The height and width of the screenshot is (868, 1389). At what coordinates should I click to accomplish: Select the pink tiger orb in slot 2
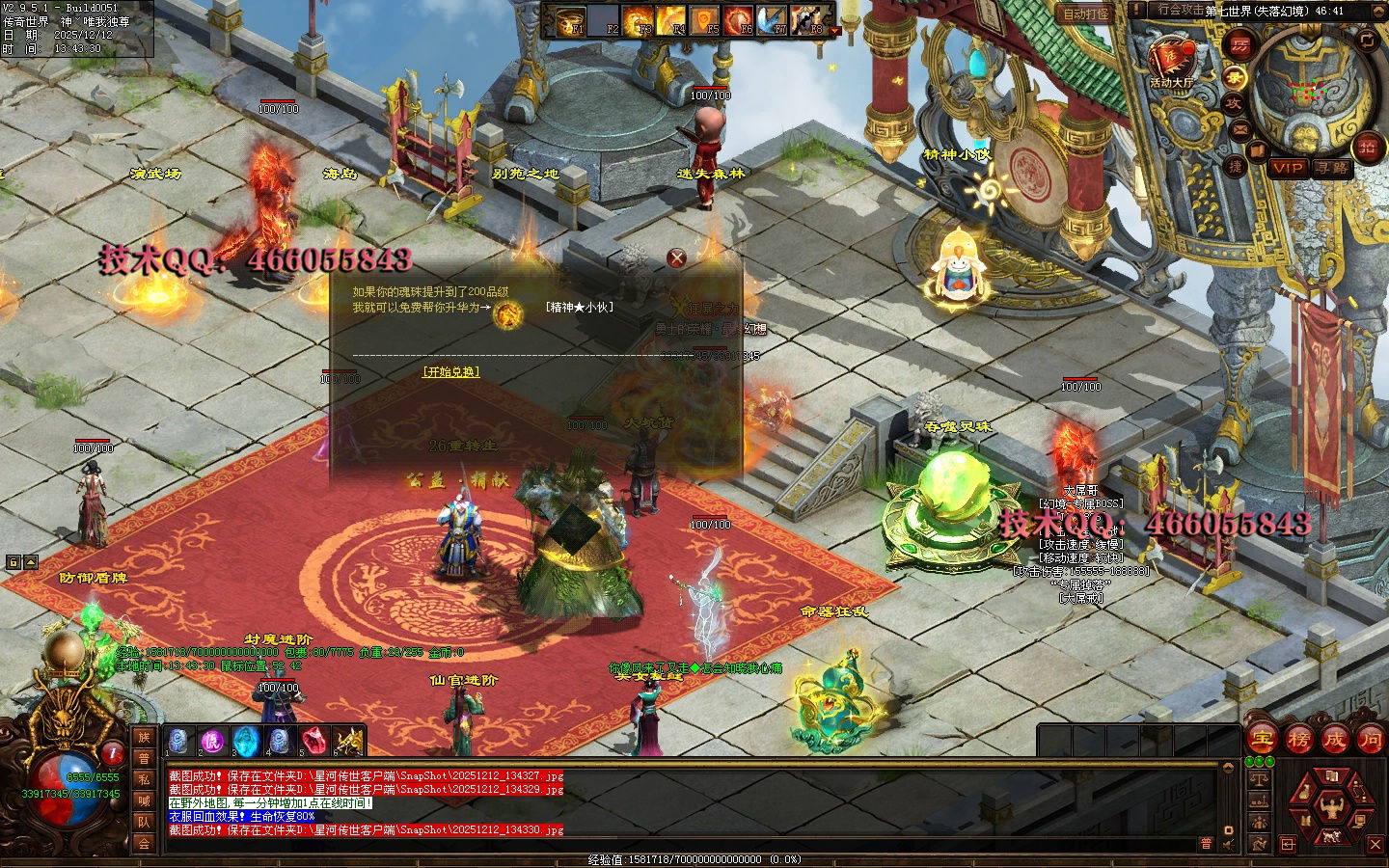212,741
